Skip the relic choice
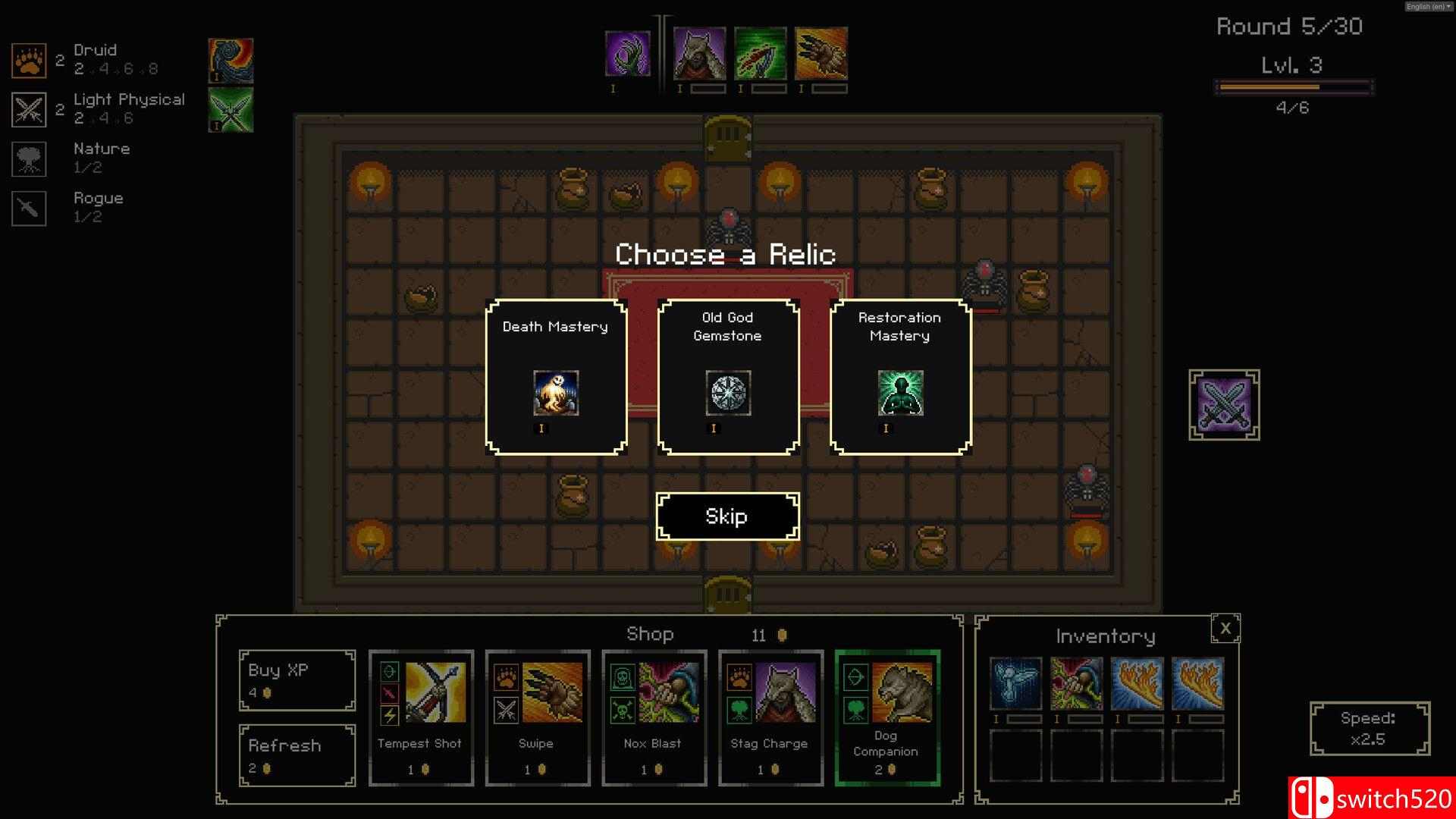 [x=727, y=516]
